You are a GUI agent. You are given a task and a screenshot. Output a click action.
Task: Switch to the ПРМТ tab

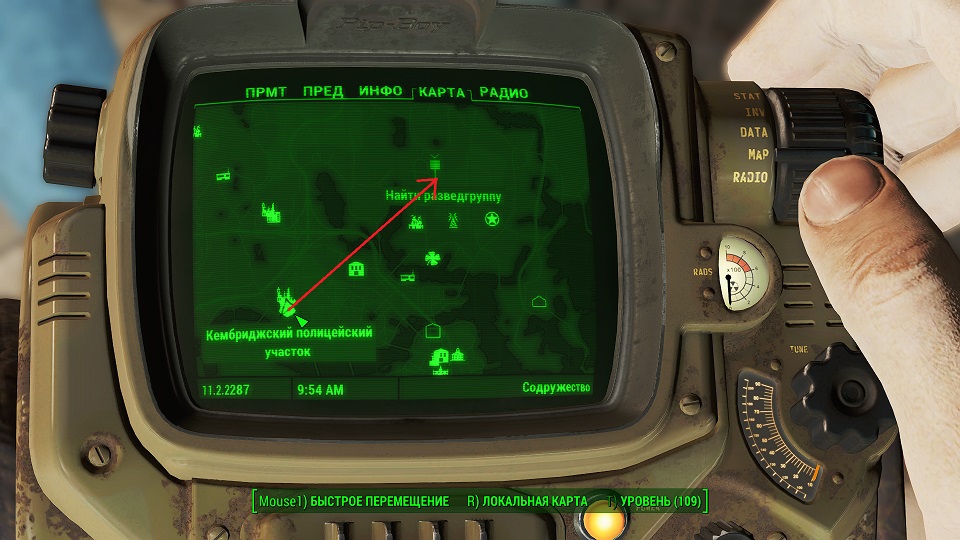(266, 92)
